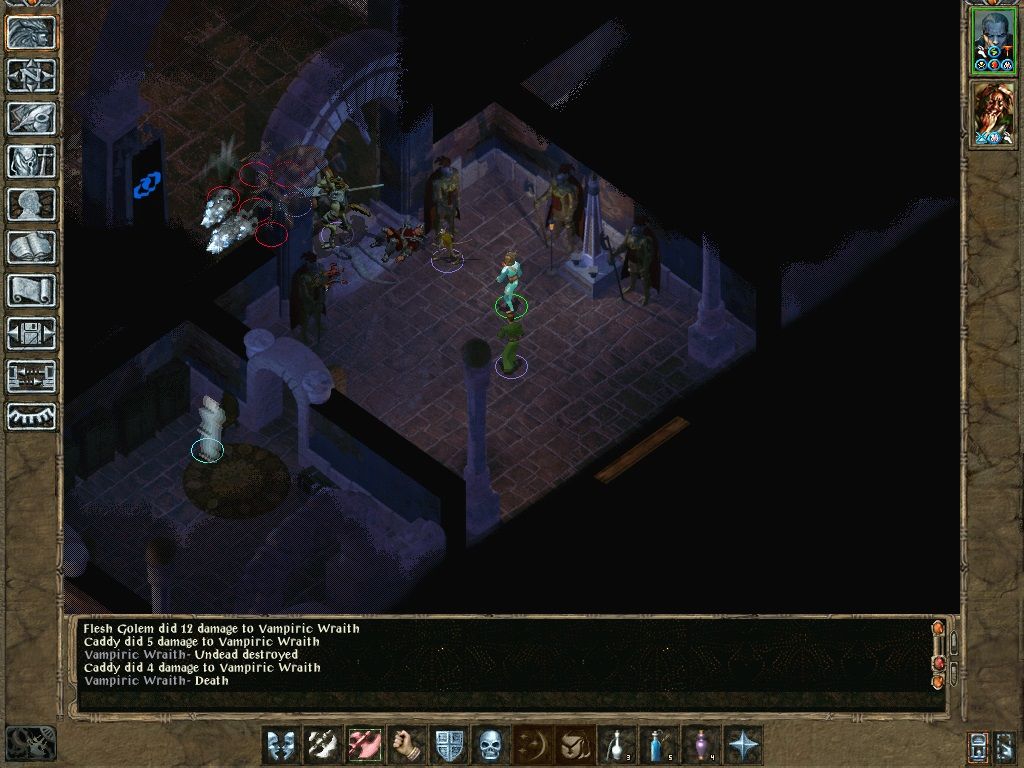Open the inventory screen
The image size is (1024, 768).
click(x=31, y=161)
